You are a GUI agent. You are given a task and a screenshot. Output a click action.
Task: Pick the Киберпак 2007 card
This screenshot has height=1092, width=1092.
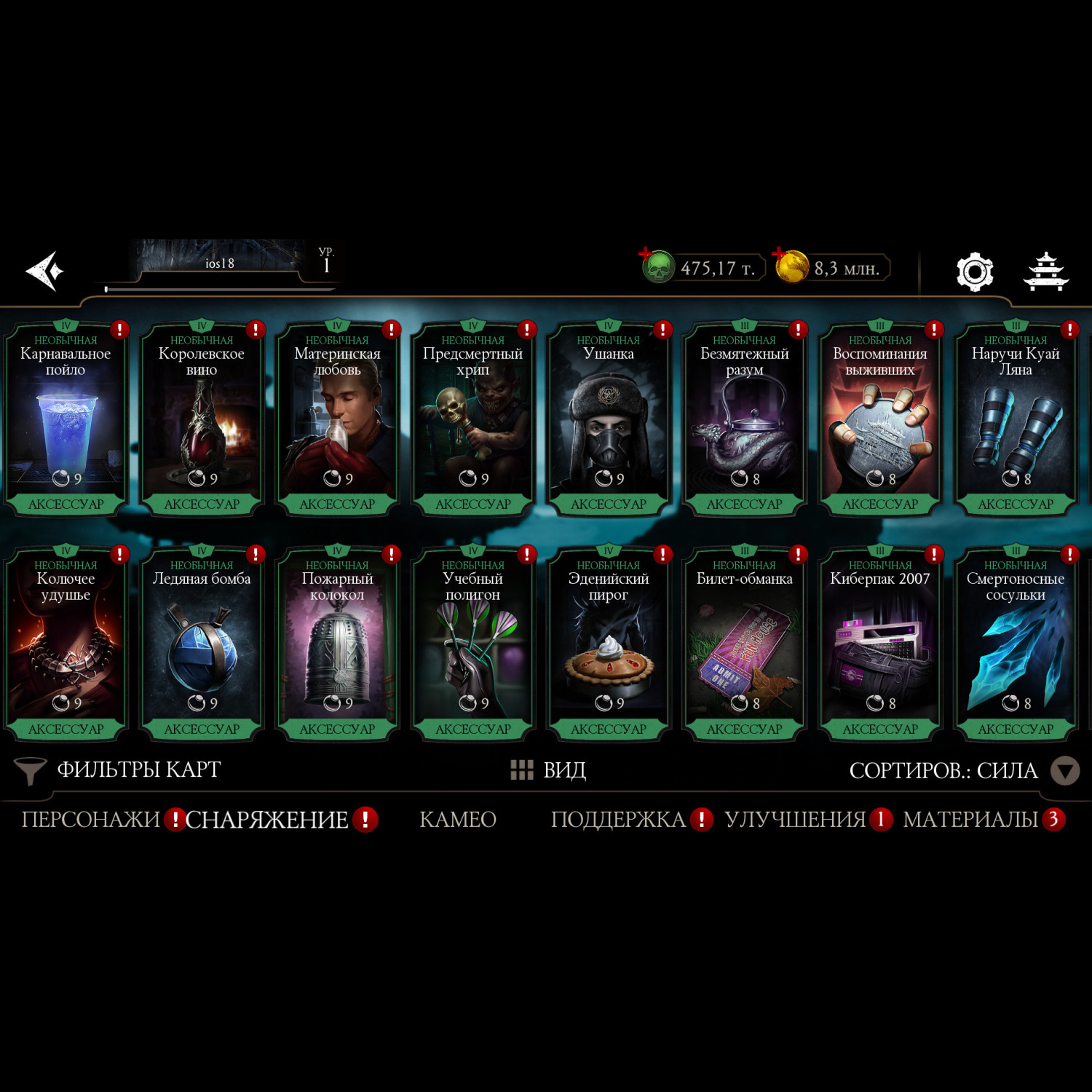coord(880,644)
